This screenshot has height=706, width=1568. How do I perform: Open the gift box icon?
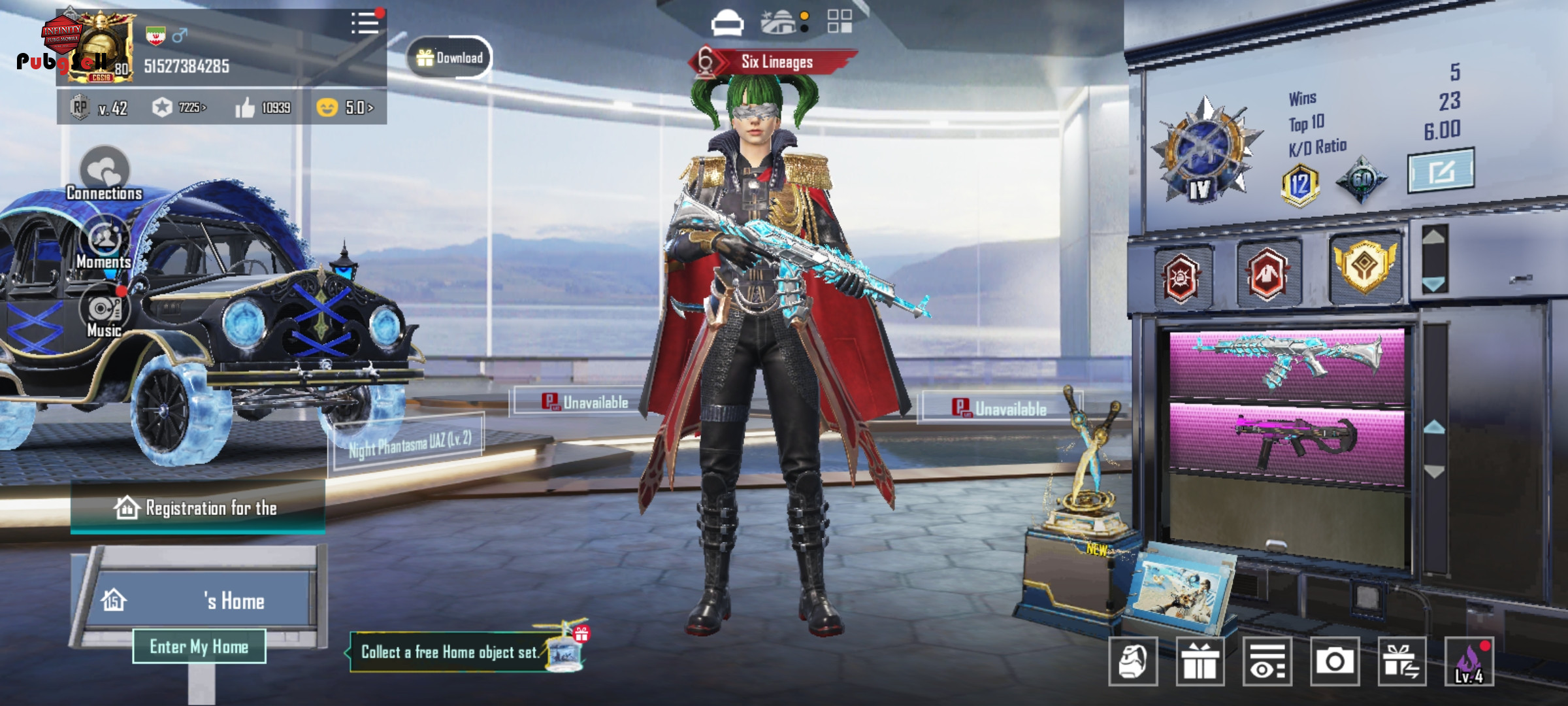[x=1200, y=662]
